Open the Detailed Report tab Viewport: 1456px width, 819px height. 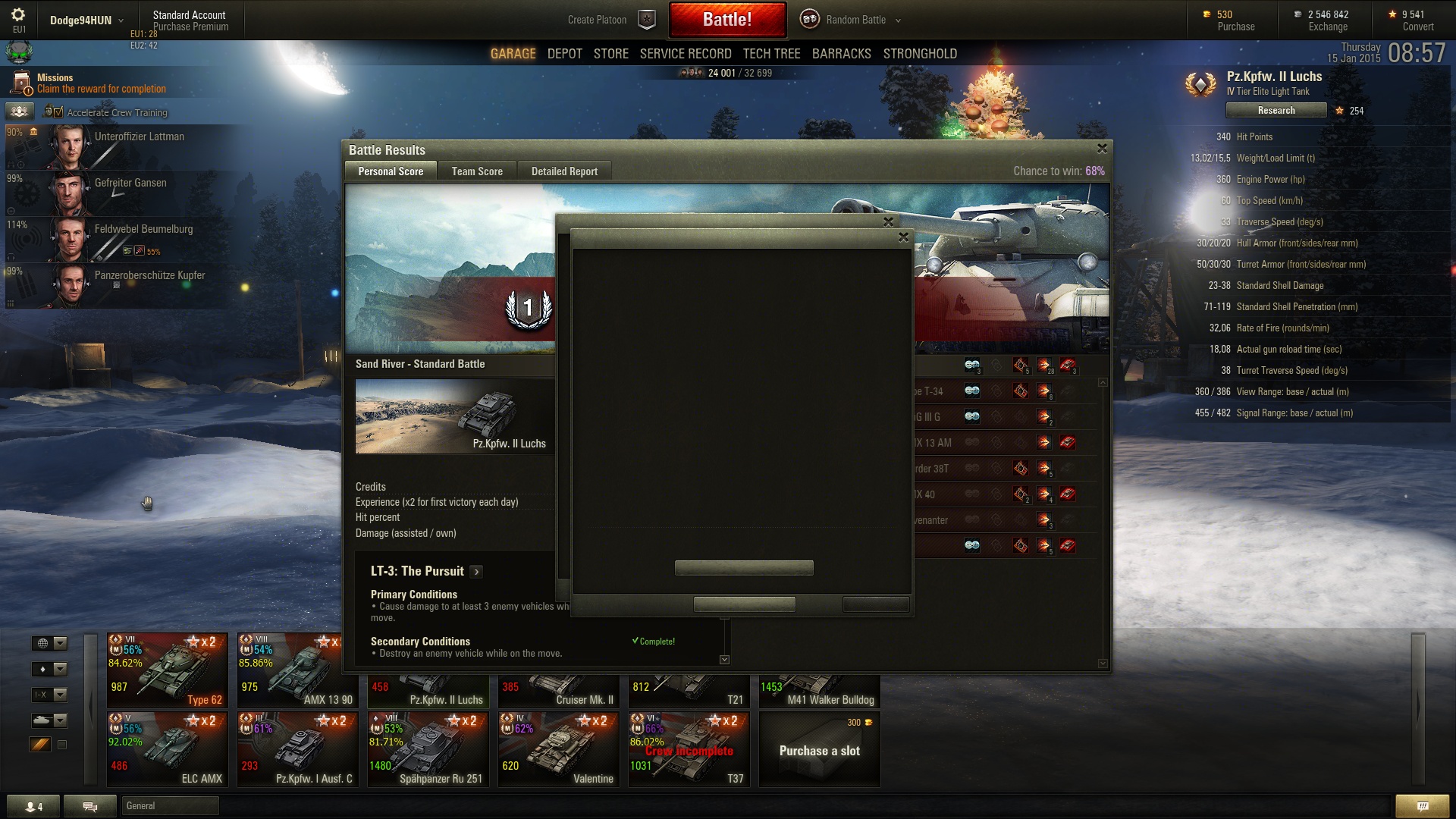tap(564, 171)
